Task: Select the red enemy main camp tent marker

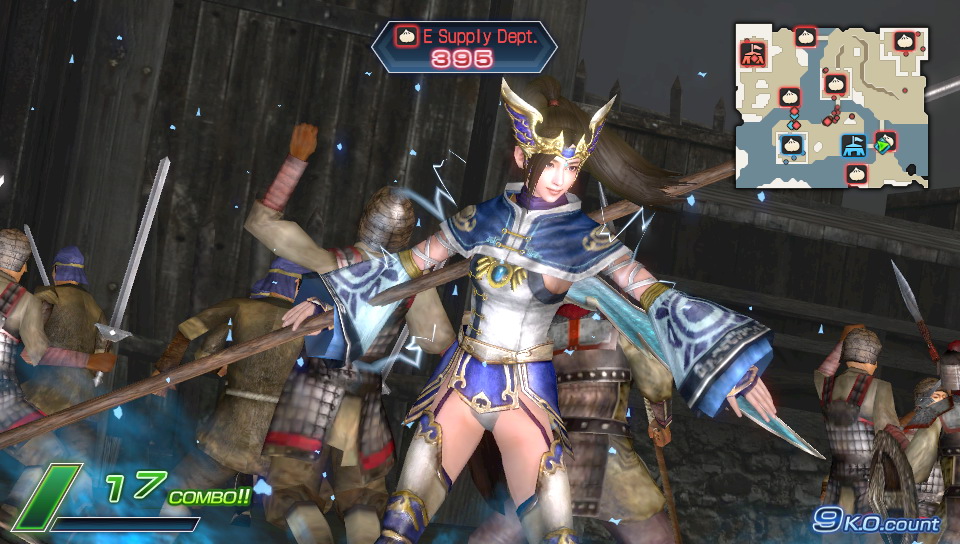Action: click(x=754, y=53)
